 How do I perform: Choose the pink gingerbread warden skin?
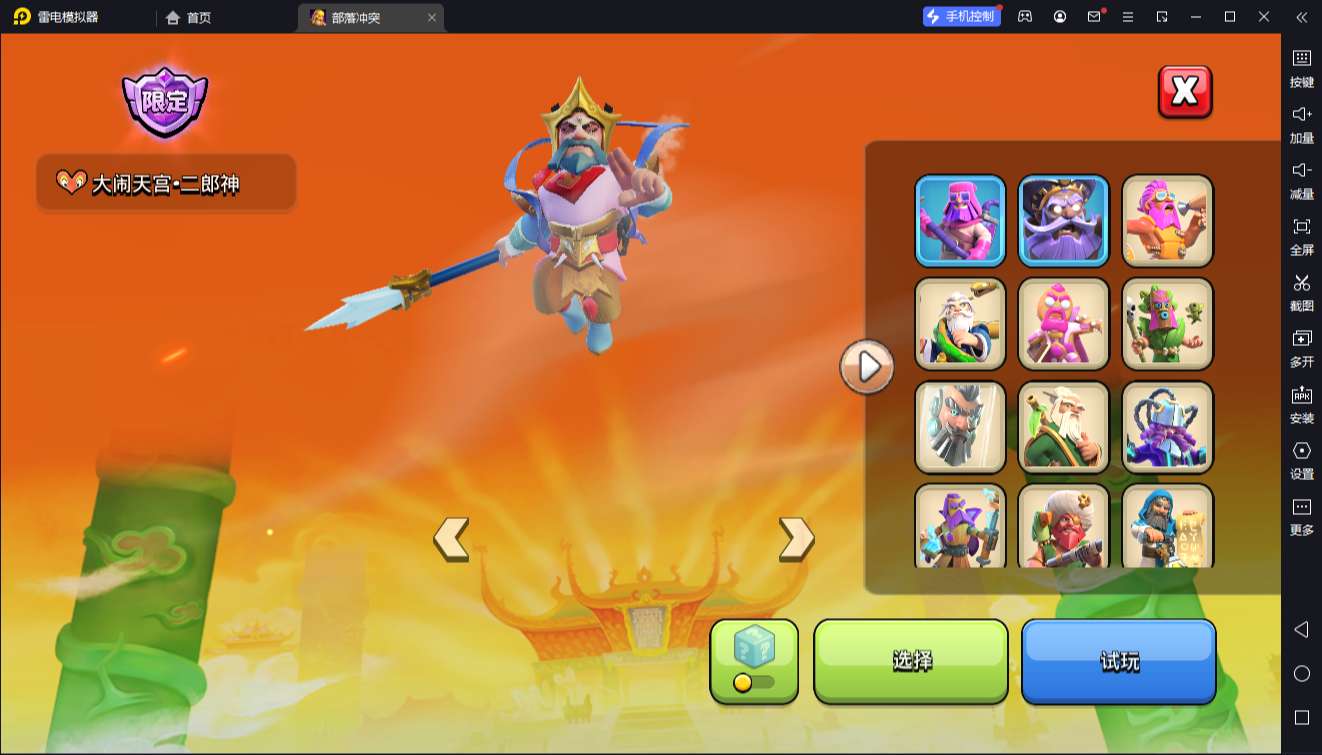[x=1064, y=323]
